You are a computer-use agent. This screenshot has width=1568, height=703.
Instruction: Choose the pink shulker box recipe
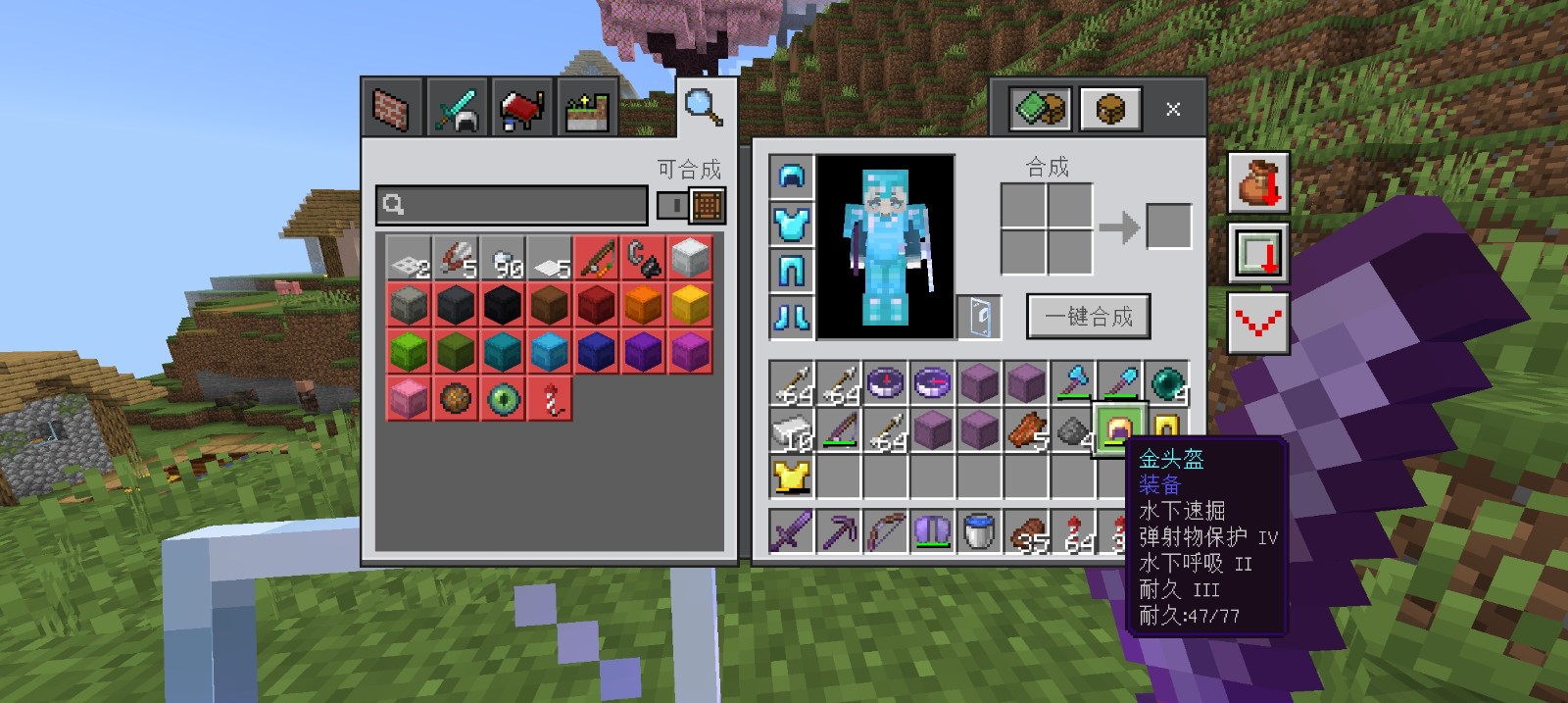pos(410,399)
